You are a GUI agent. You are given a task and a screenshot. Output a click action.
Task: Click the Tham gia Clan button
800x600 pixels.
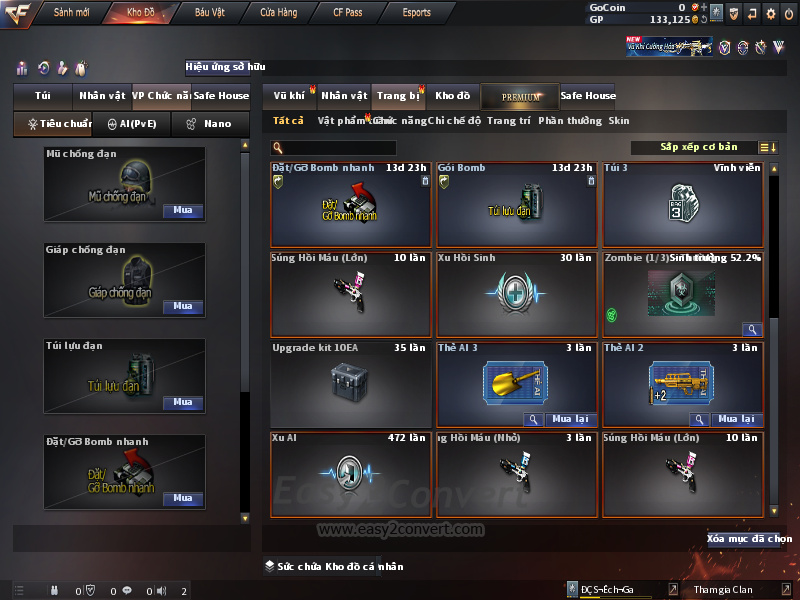[723, 590]
